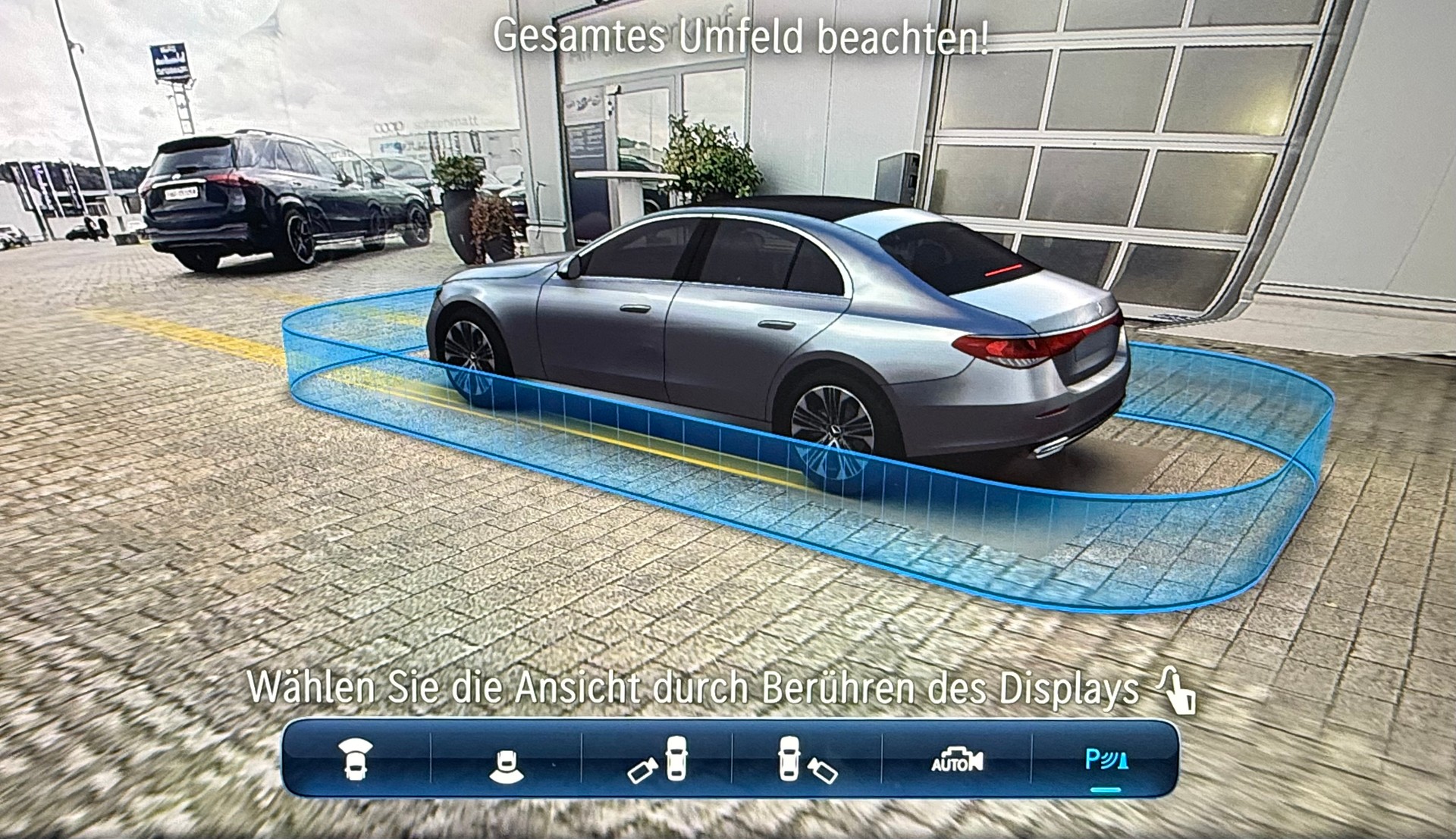Image resolution: width=1456 pixels, height=839 pixels.
Task: Toggle the AUTO camera mode
Action: (956, 760)
